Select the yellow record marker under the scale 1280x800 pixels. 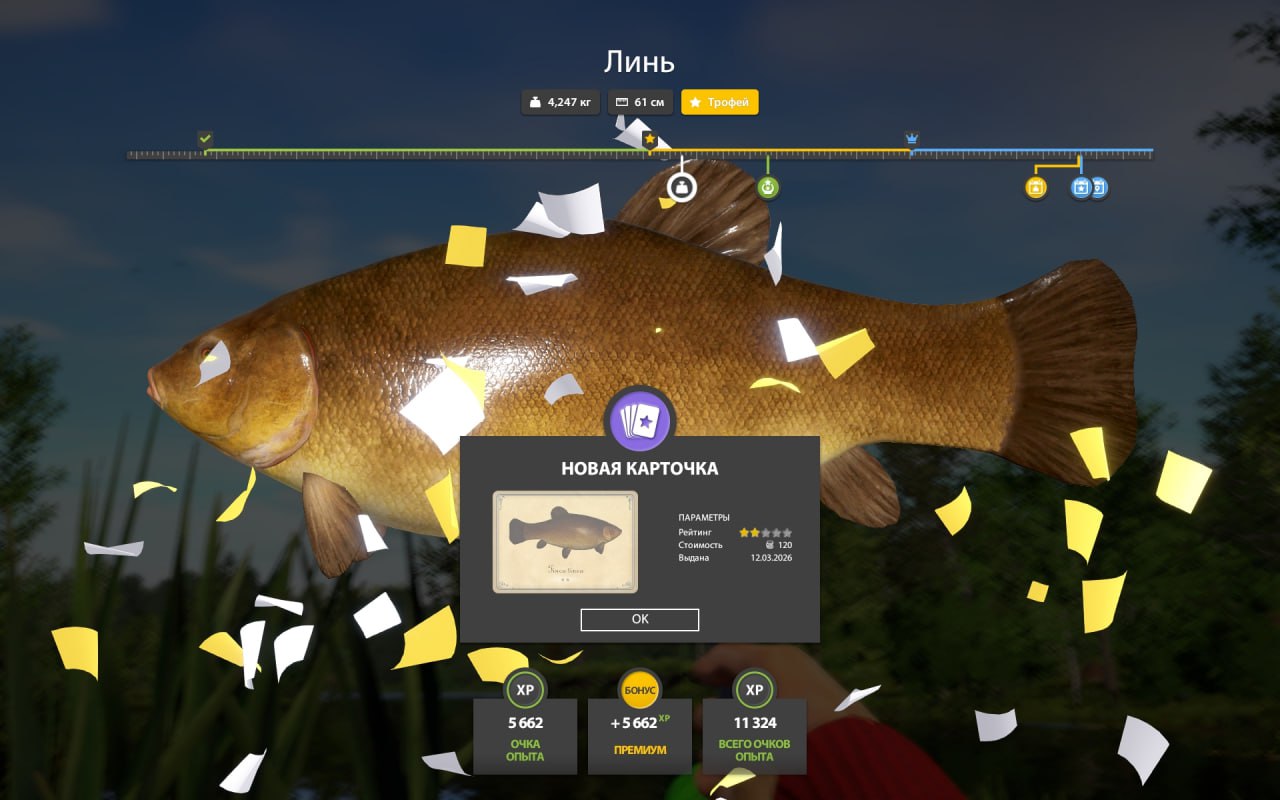point(1036,187)
